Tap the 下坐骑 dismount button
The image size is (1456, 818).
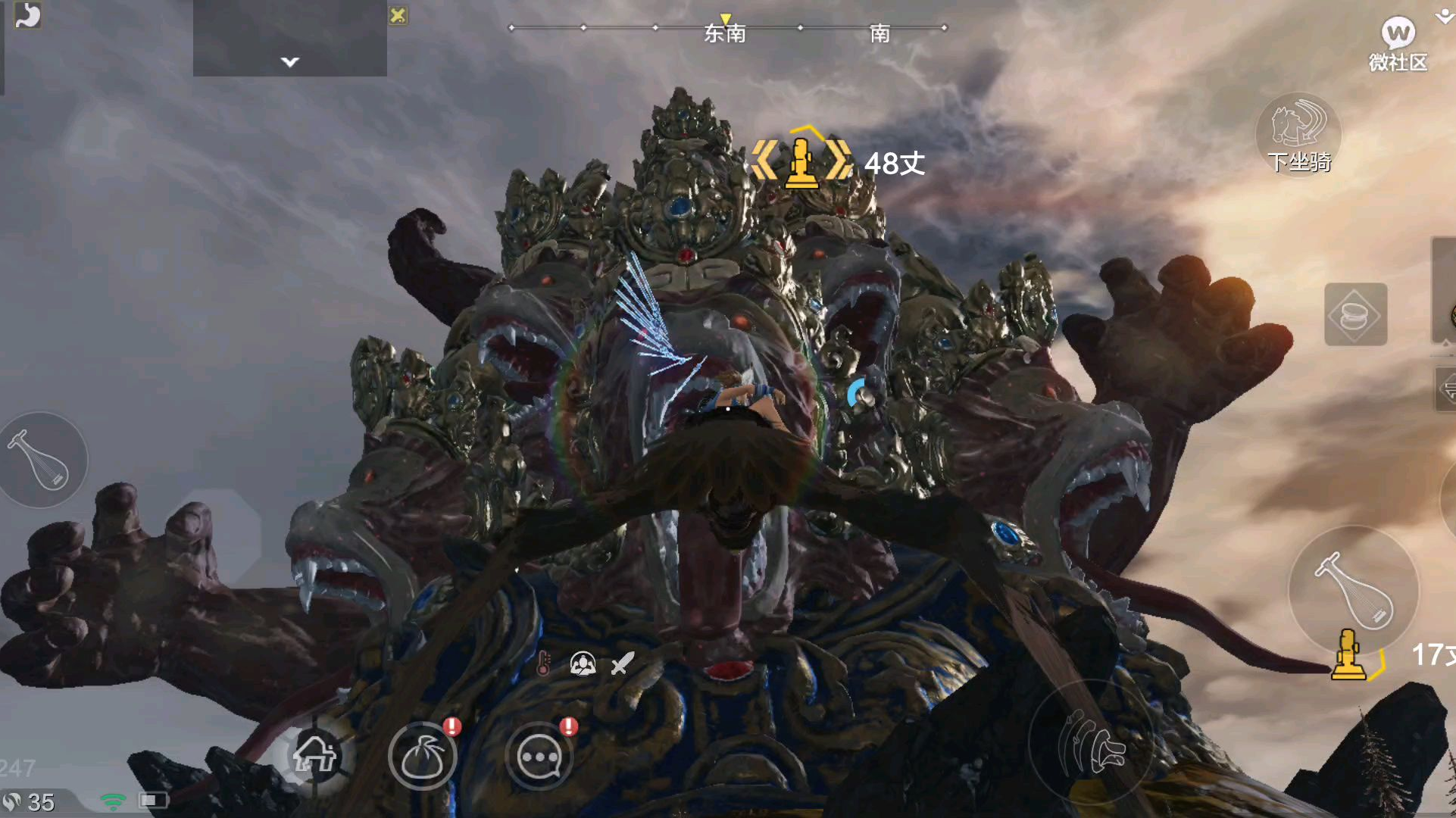tap(1298, 133)
